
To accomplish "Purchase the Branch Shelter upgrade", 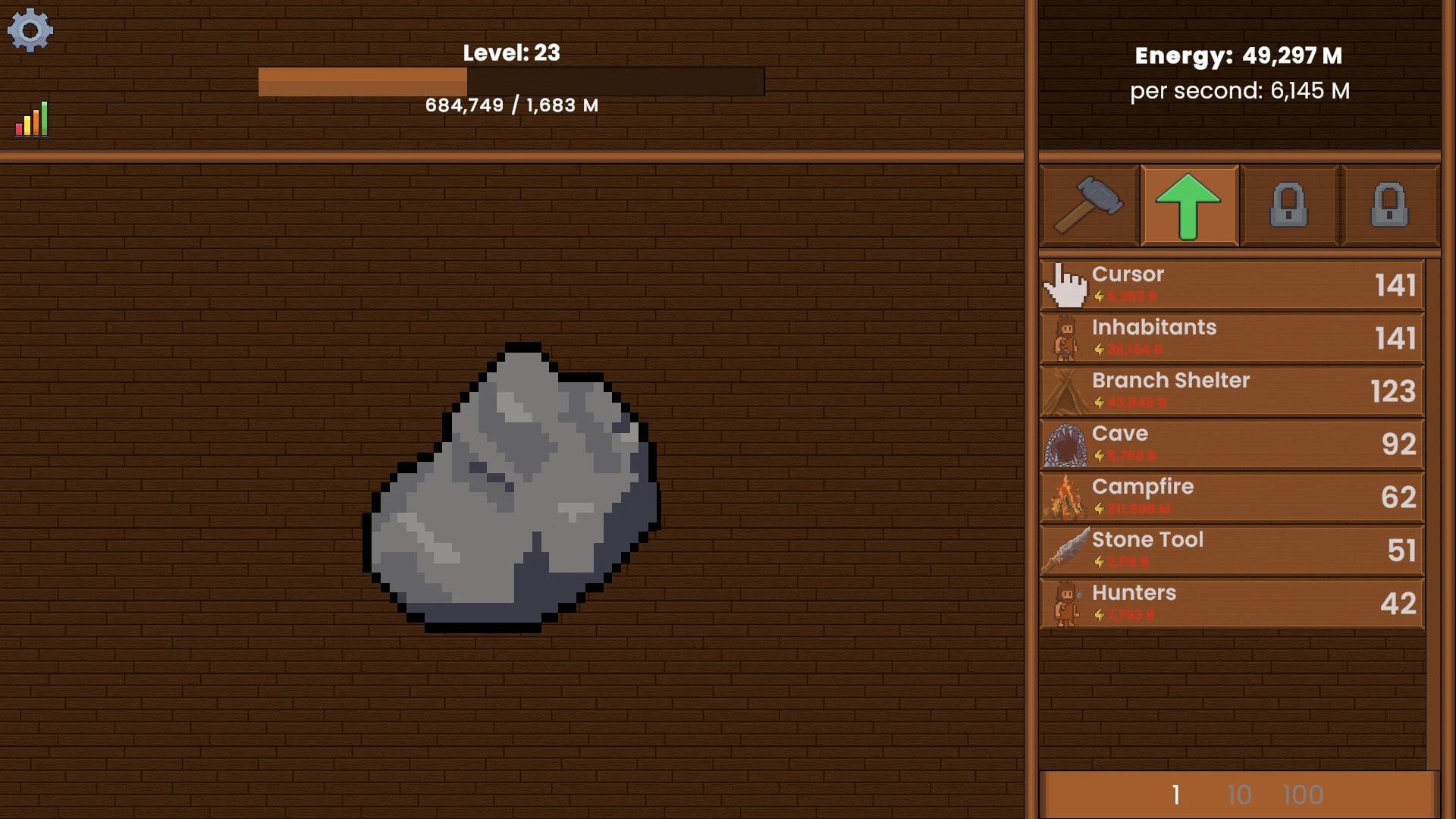I will [x=1228, y=391].
